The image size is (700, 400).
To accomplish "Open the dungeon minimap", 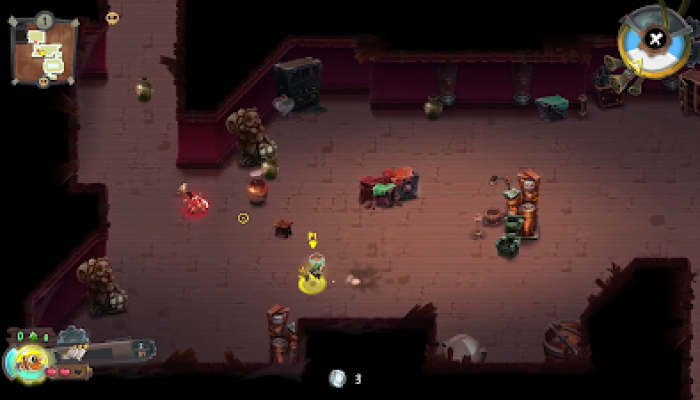I will (x=45, y=50).
